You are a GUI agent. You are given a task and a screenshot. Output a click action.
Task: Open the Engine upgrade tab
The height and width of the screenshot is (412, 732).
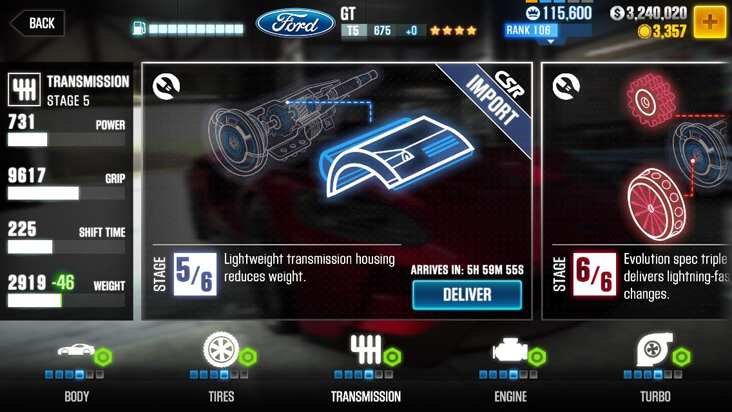click(510, 369)
